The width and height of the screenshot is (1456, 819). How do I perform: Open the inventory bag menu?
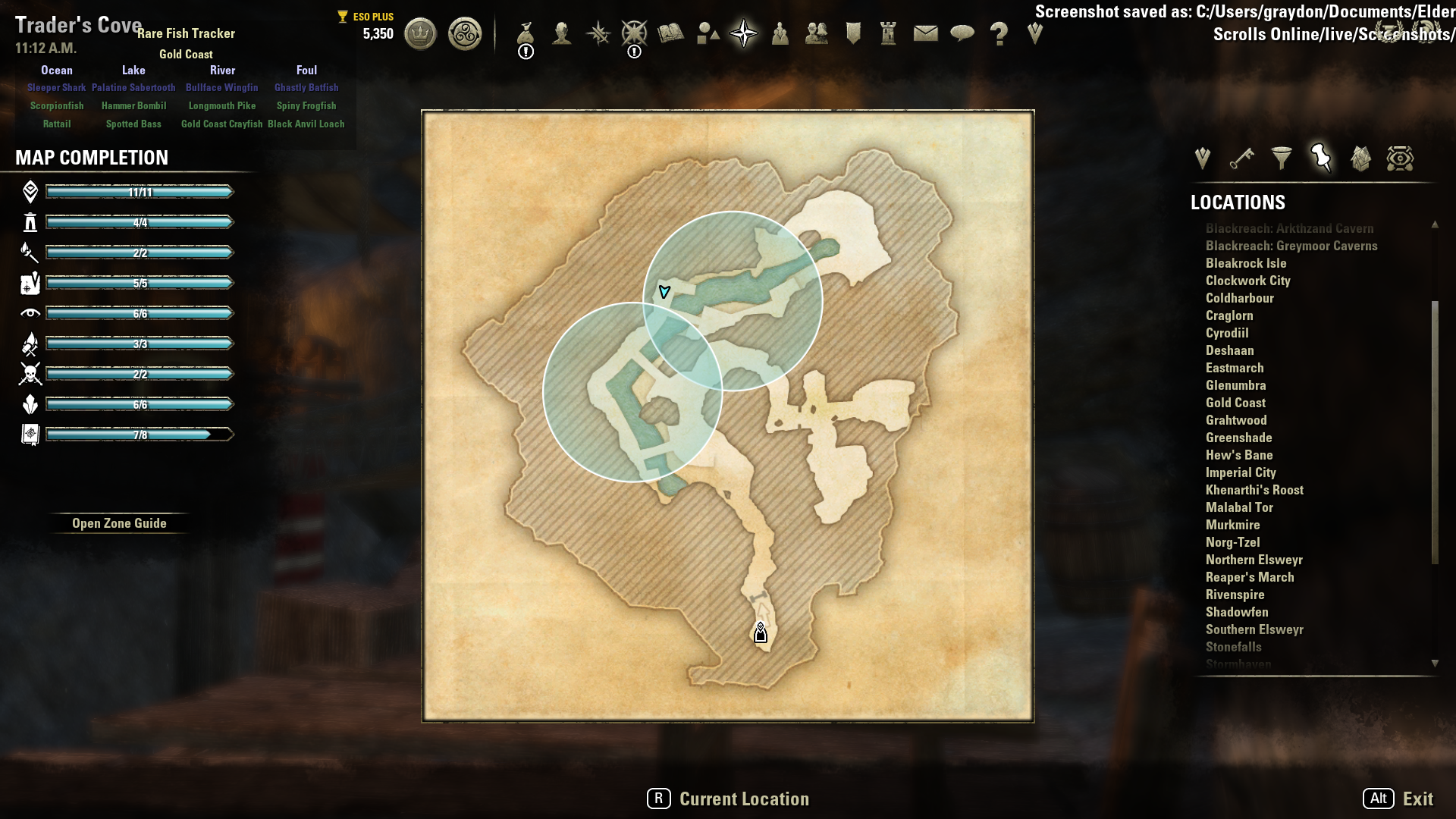tap(526, 34)
